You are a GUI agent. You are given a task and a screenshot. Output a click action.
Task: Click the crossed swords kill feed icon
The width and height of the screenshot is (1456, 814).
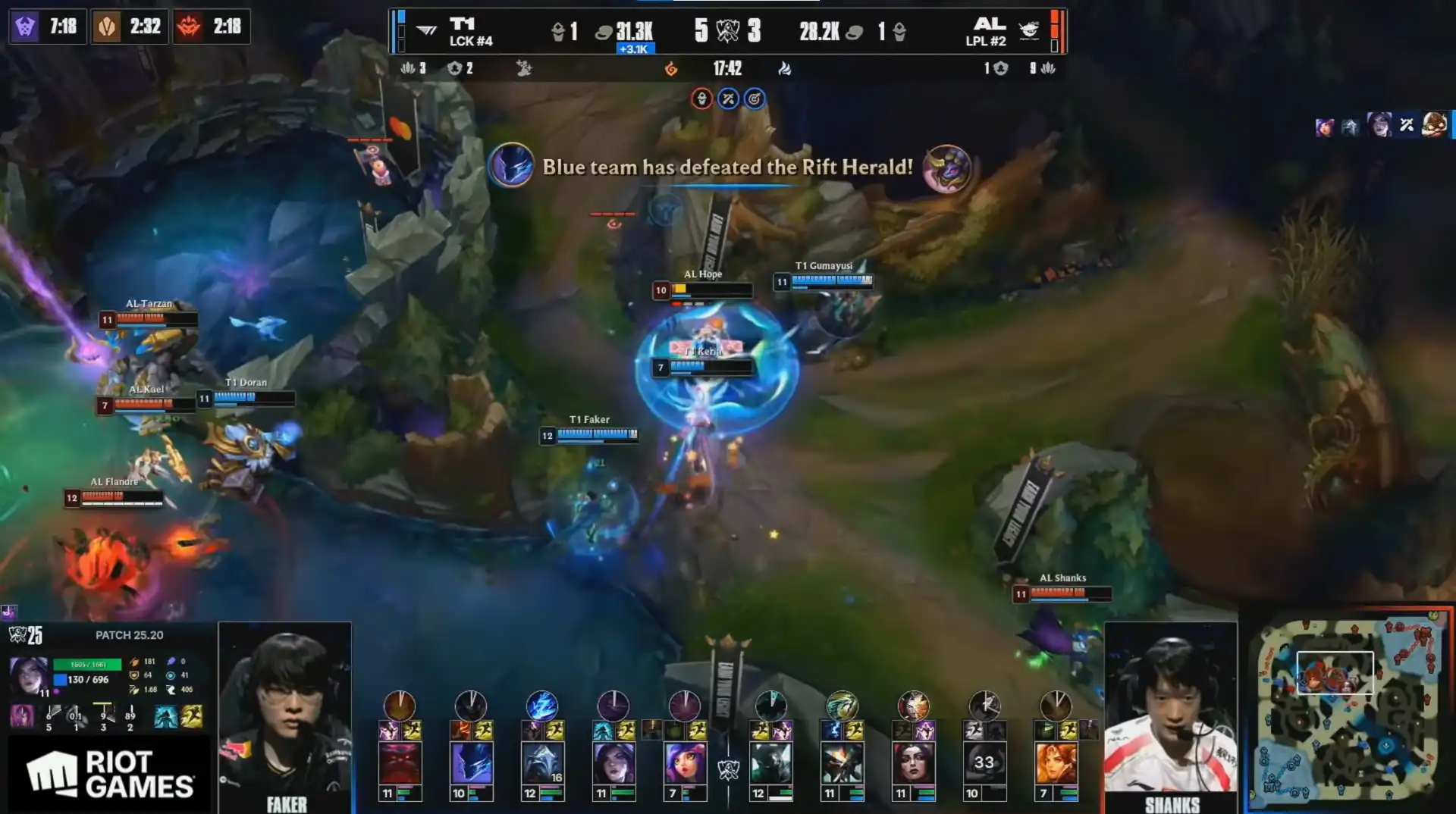[x=1407, y=125]
